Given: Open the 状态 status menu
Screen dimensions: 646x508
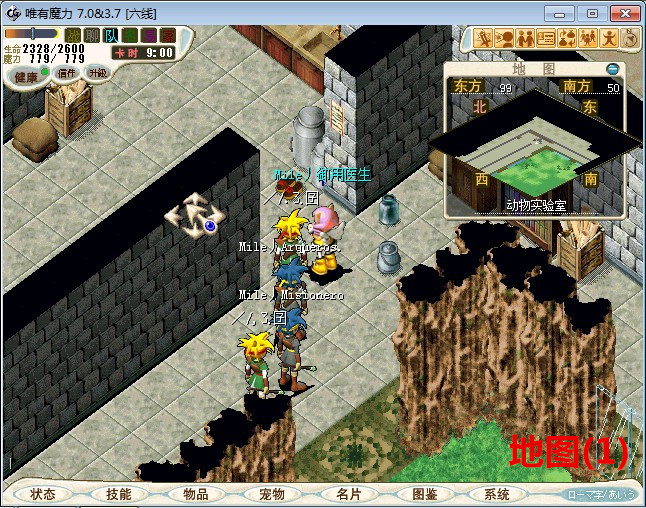Looking at the screenshot, I should 42,494.
